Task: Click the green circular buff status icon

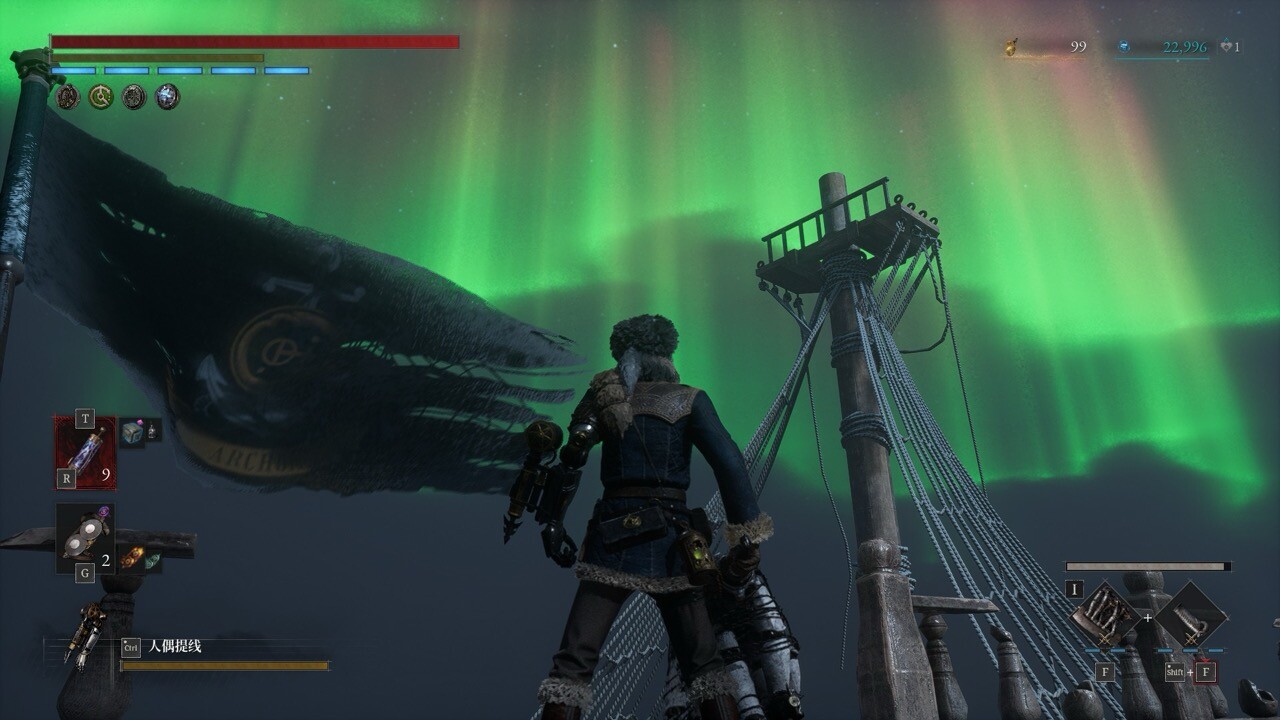Action: pos(100,97)
